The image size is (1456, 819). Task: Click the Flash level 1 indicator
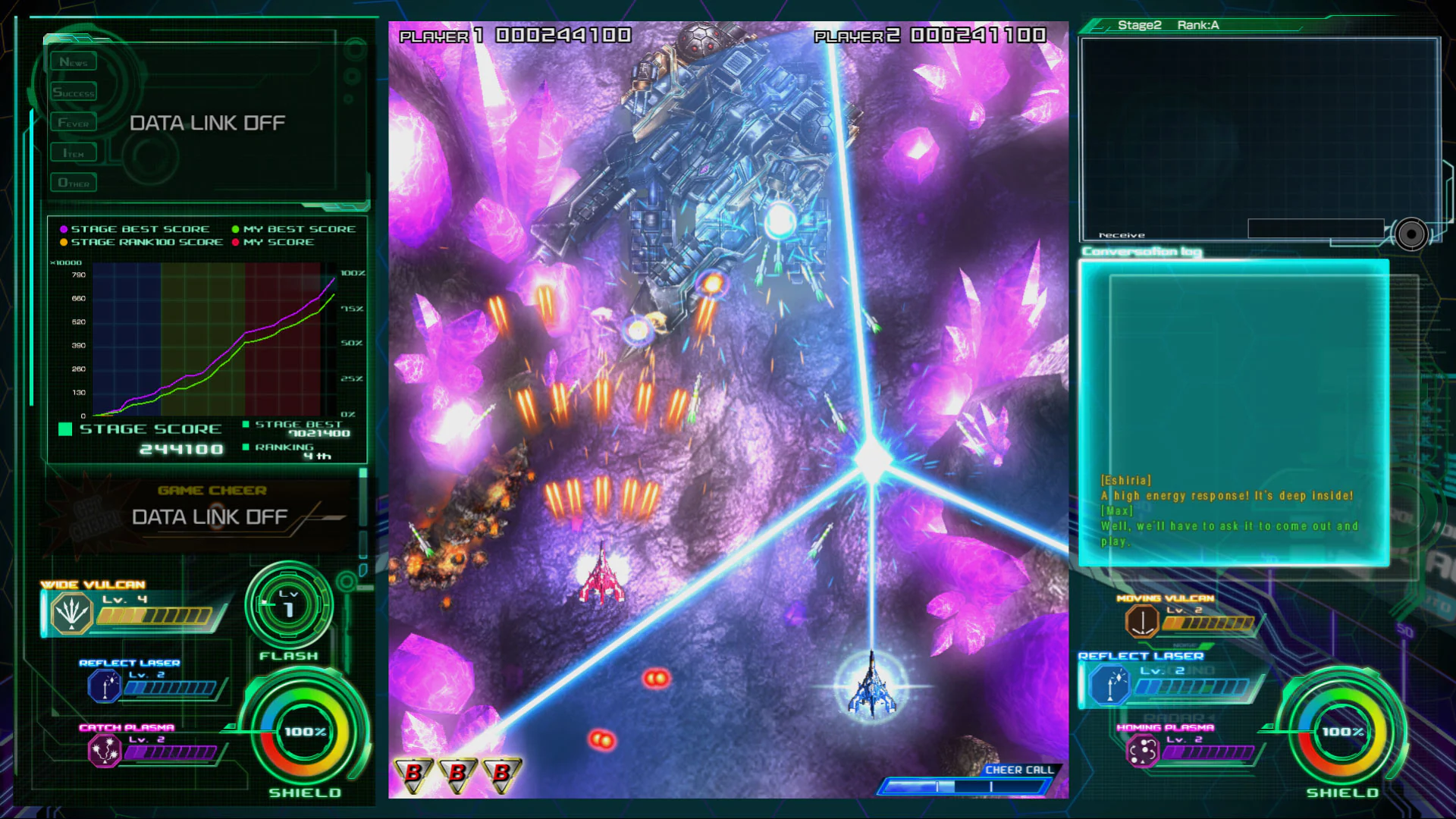pos(287,607)
